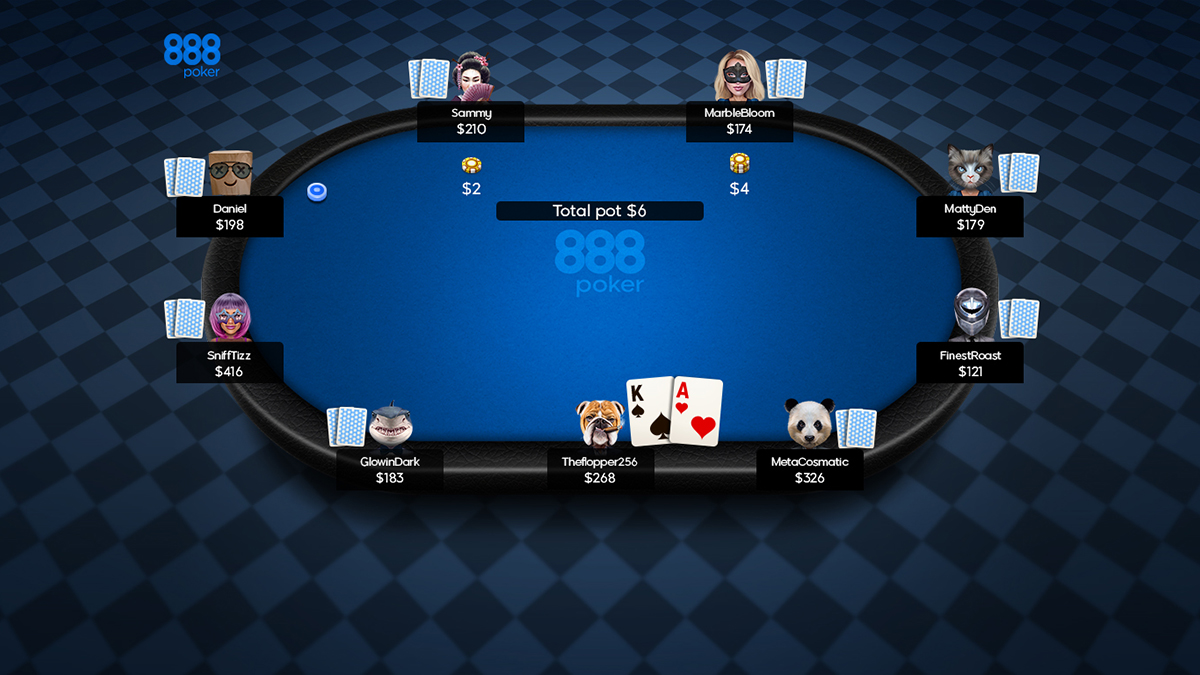Click the 888poker logo in the corner
Viewport: 1200px width, 675px height.
tap(192, 56)
